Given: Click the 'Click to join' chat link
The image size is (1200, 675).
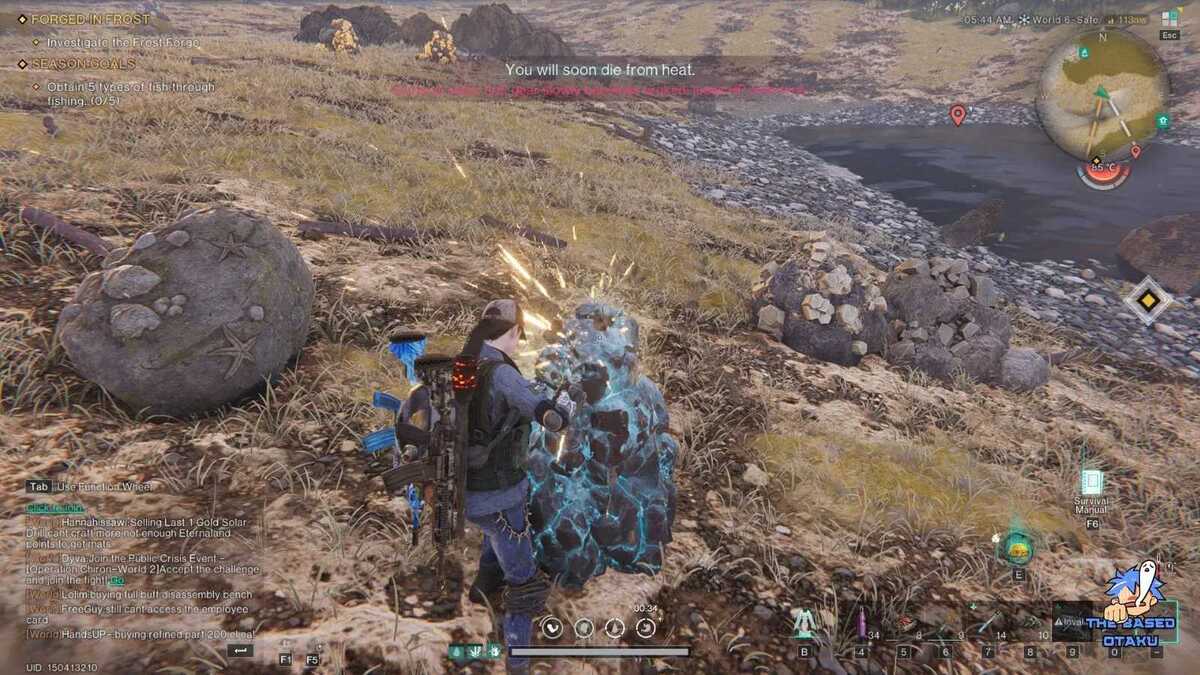Looking at the screenshot, I should [56, 508].
